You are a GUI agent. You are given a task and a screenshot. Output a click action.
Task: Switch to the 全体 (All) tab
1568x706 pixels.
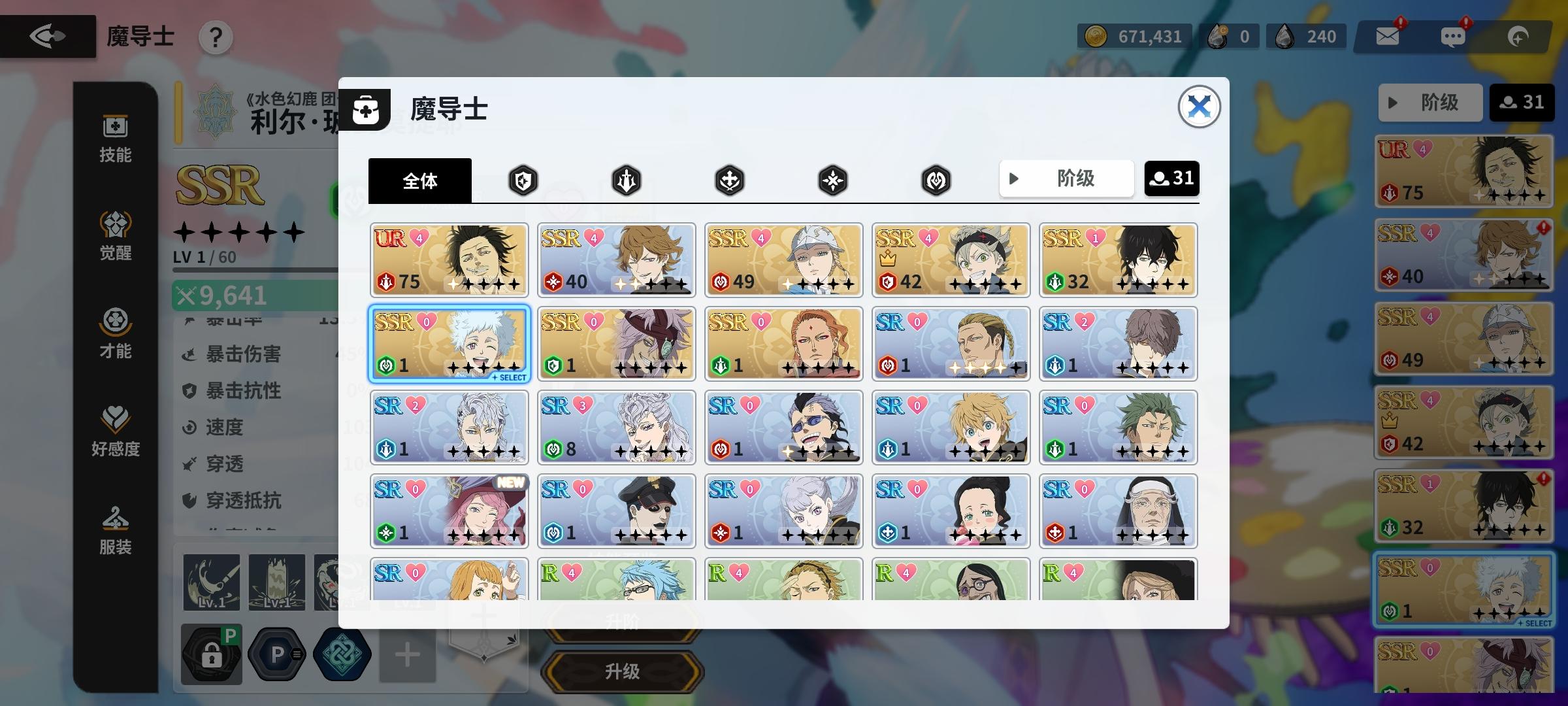420,180
